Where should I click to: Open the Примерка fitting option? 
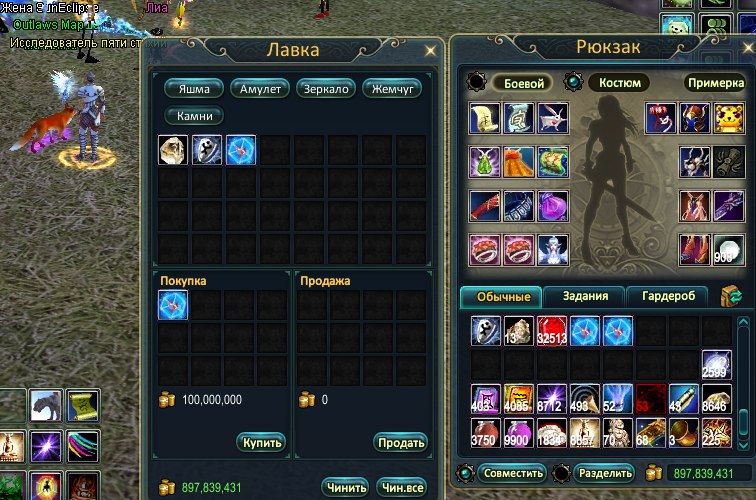click(714, 83)
